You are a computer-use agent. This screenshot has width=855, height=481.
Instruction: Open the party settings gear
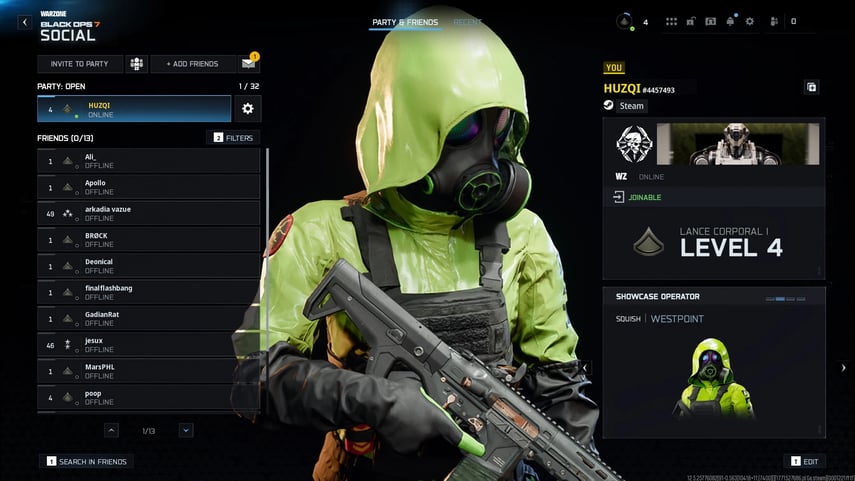pos(247,108)
